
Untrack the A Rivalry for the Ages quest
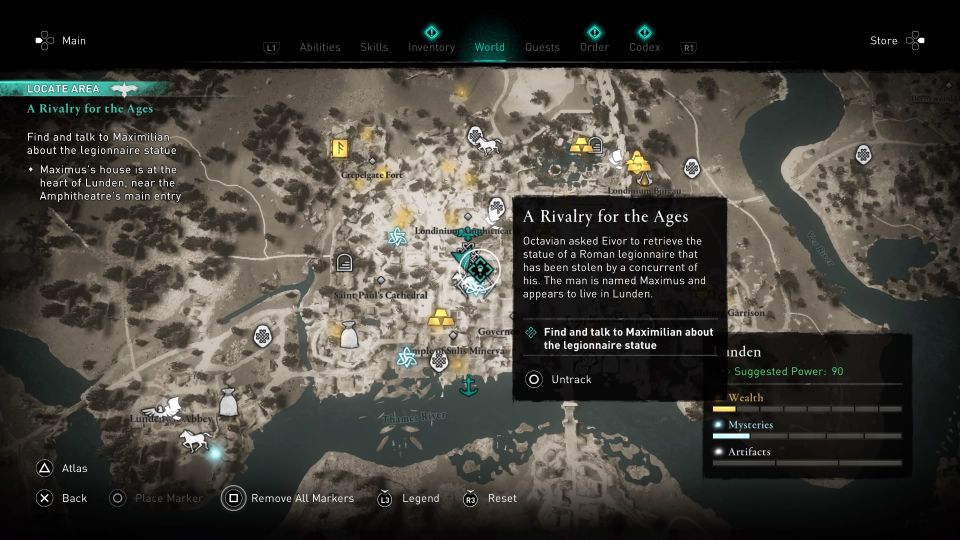point(561,380)
